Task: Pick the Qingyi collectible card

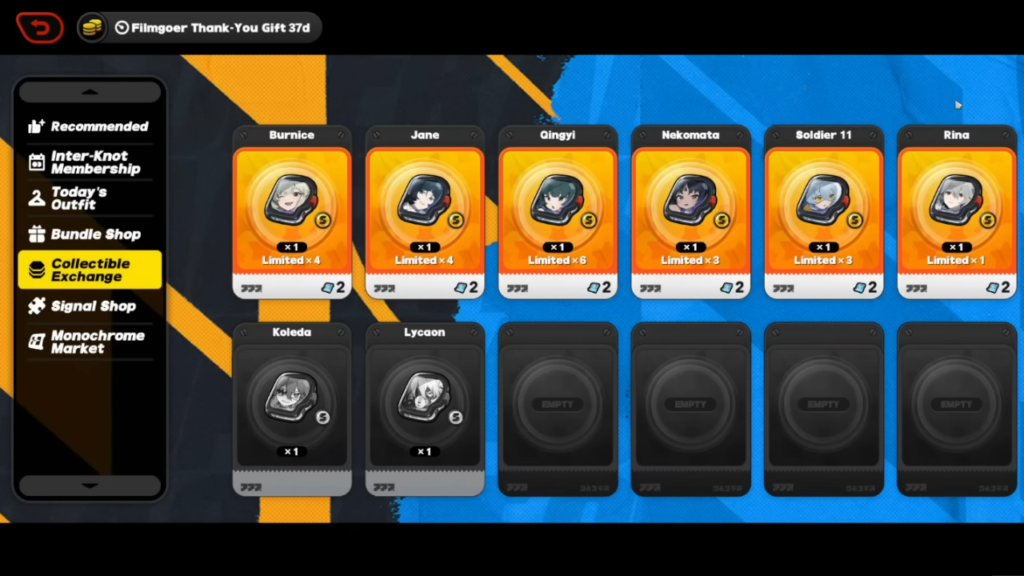Action: tap(558, 212)
